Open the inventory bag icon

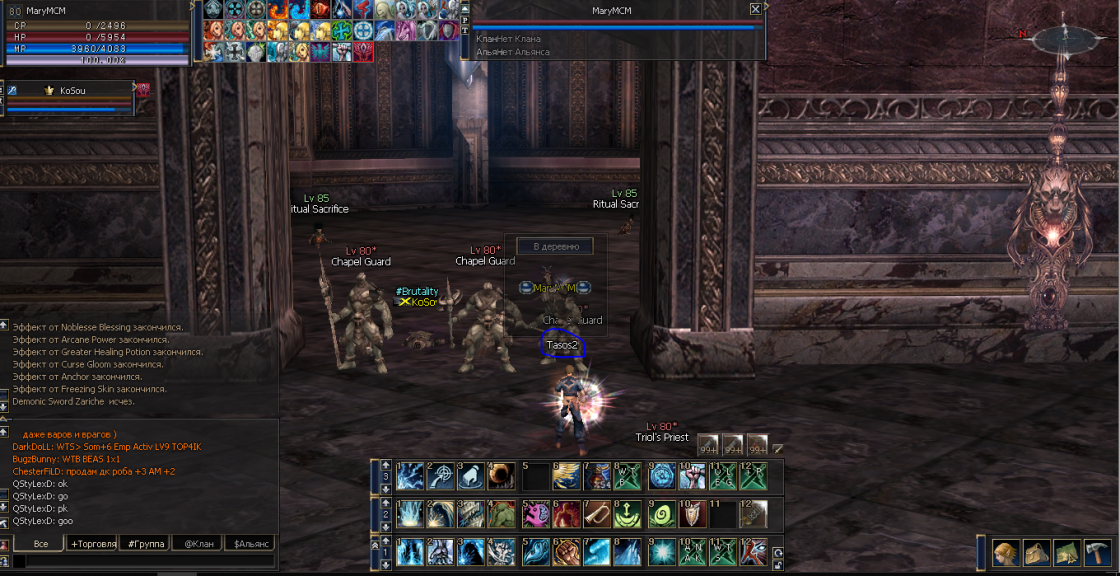pos(1036,552)
